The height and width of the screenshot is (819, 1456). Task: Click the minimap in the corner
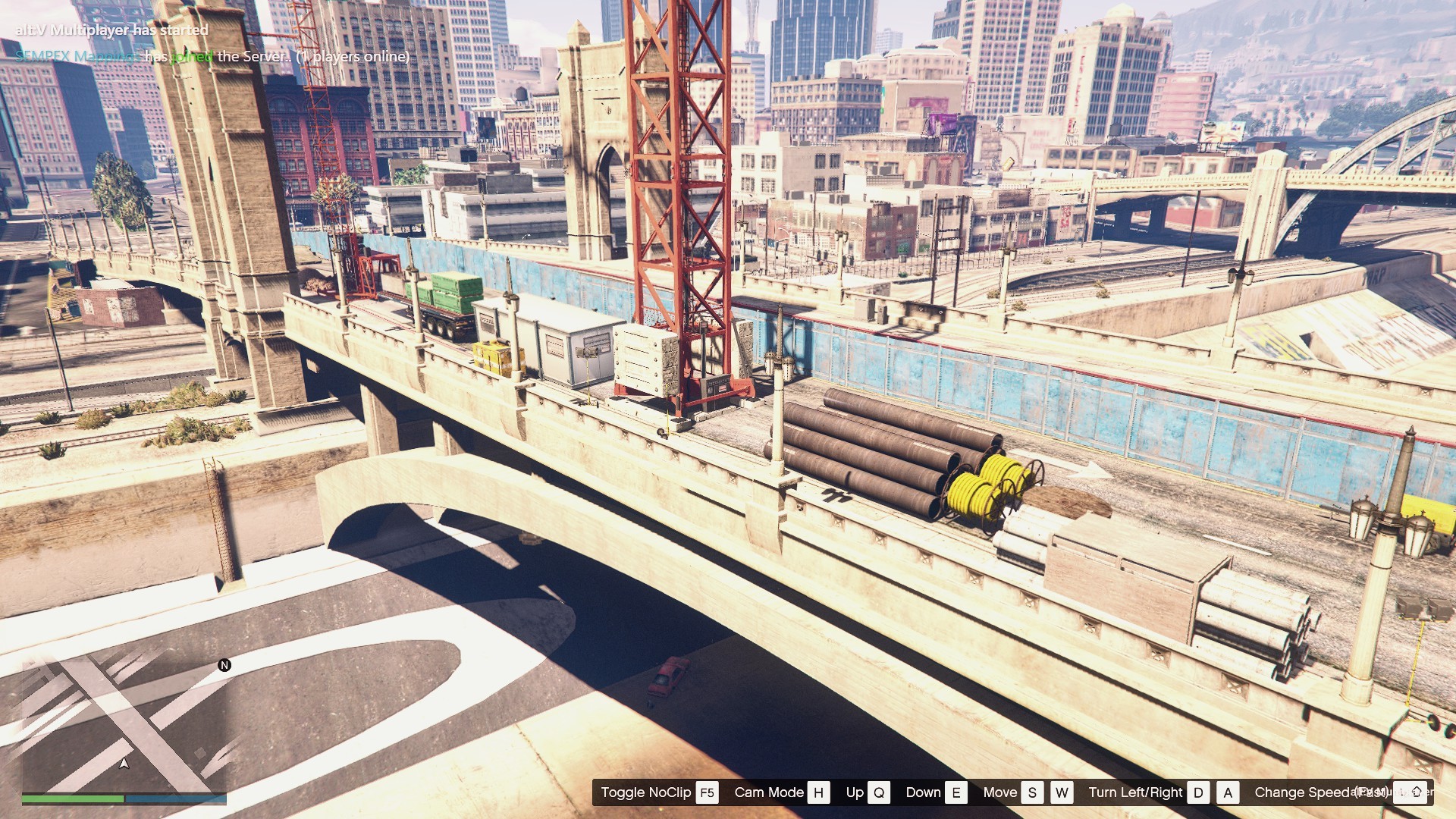click(124, 724)
